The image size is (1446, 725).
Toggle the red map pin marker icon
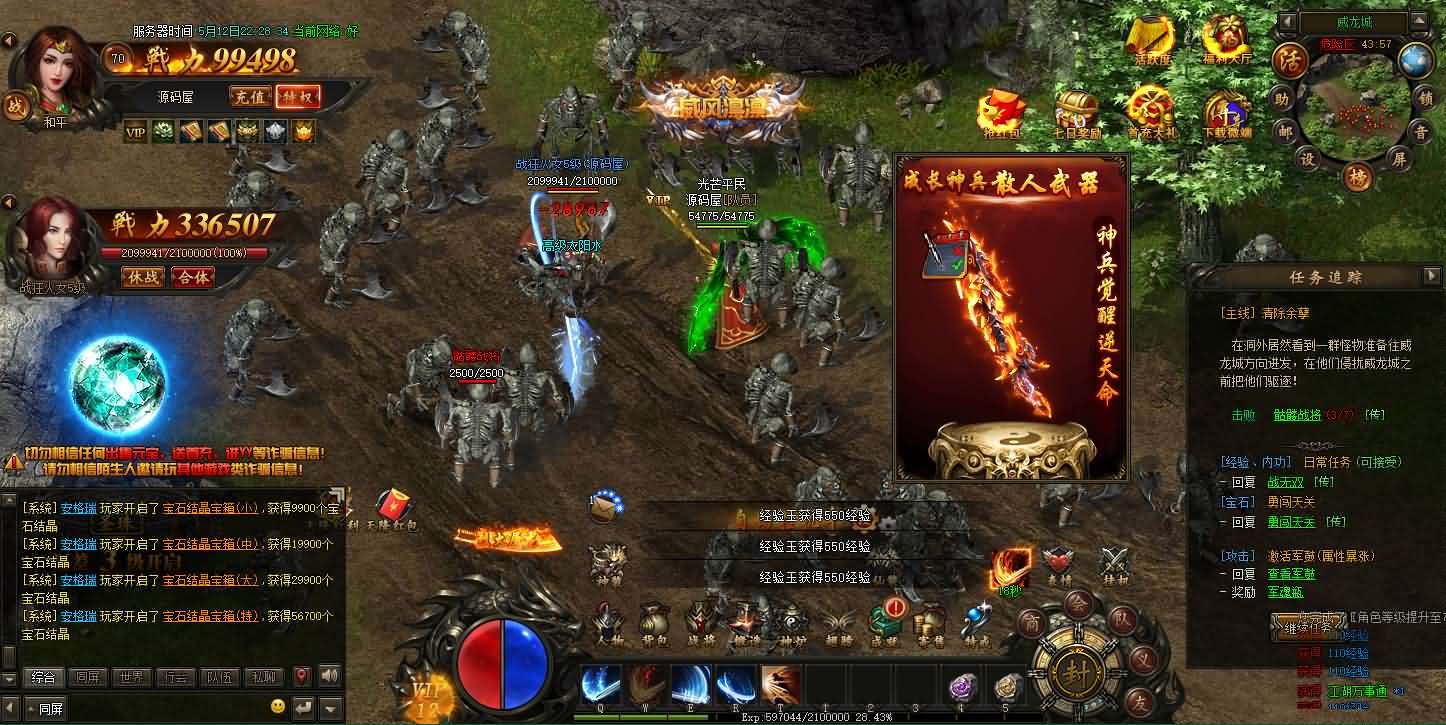tap(302, 675)
